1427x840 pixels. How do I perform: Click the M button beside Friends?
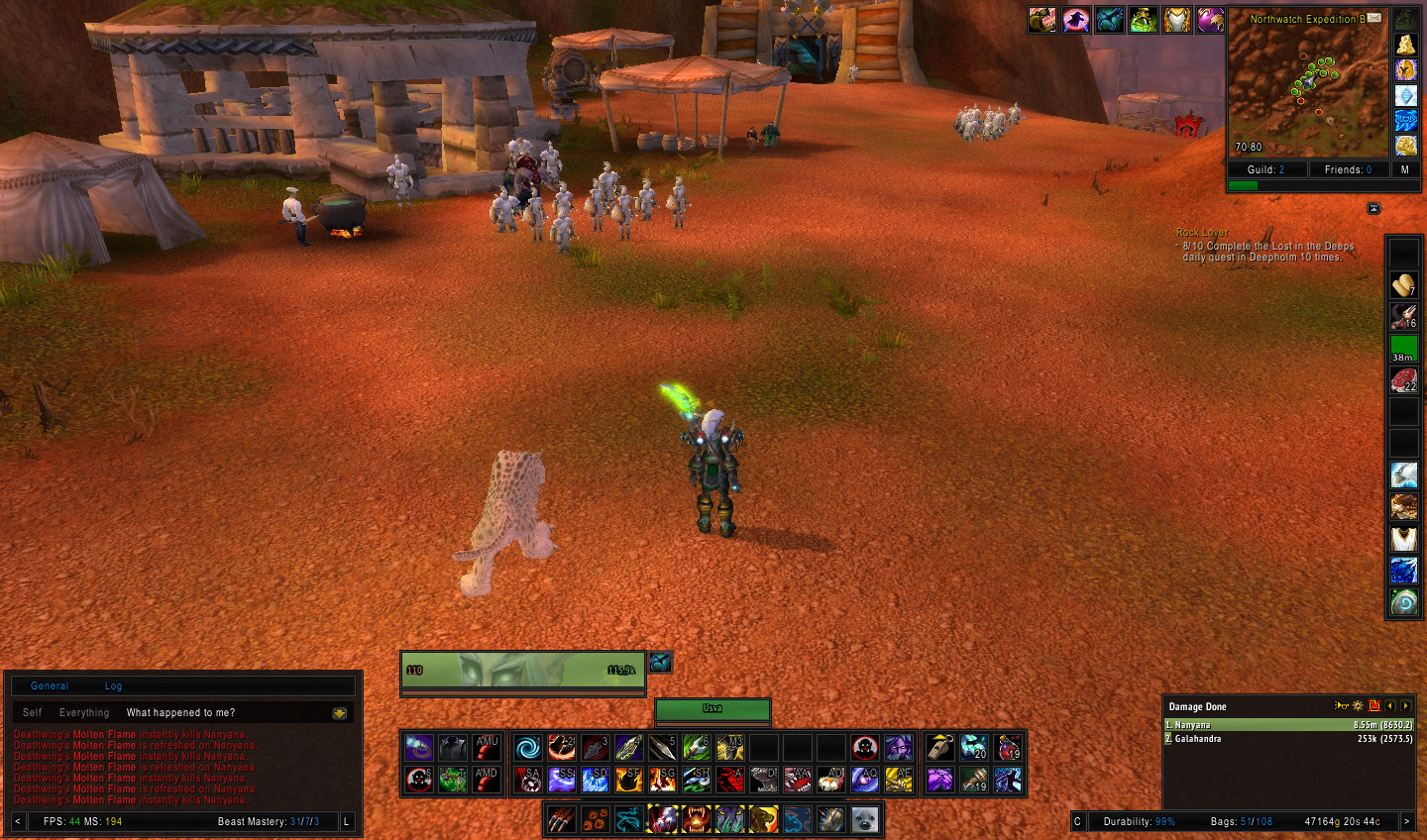point(1404,169)
